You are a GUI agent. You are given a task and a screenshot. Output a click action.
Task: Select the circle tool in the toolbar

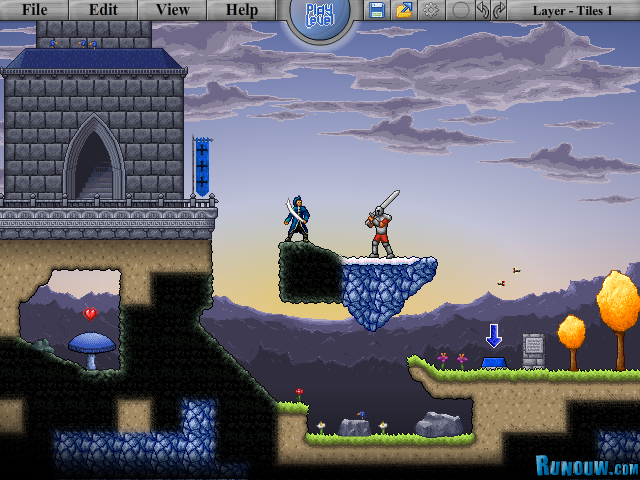[460, 10]
